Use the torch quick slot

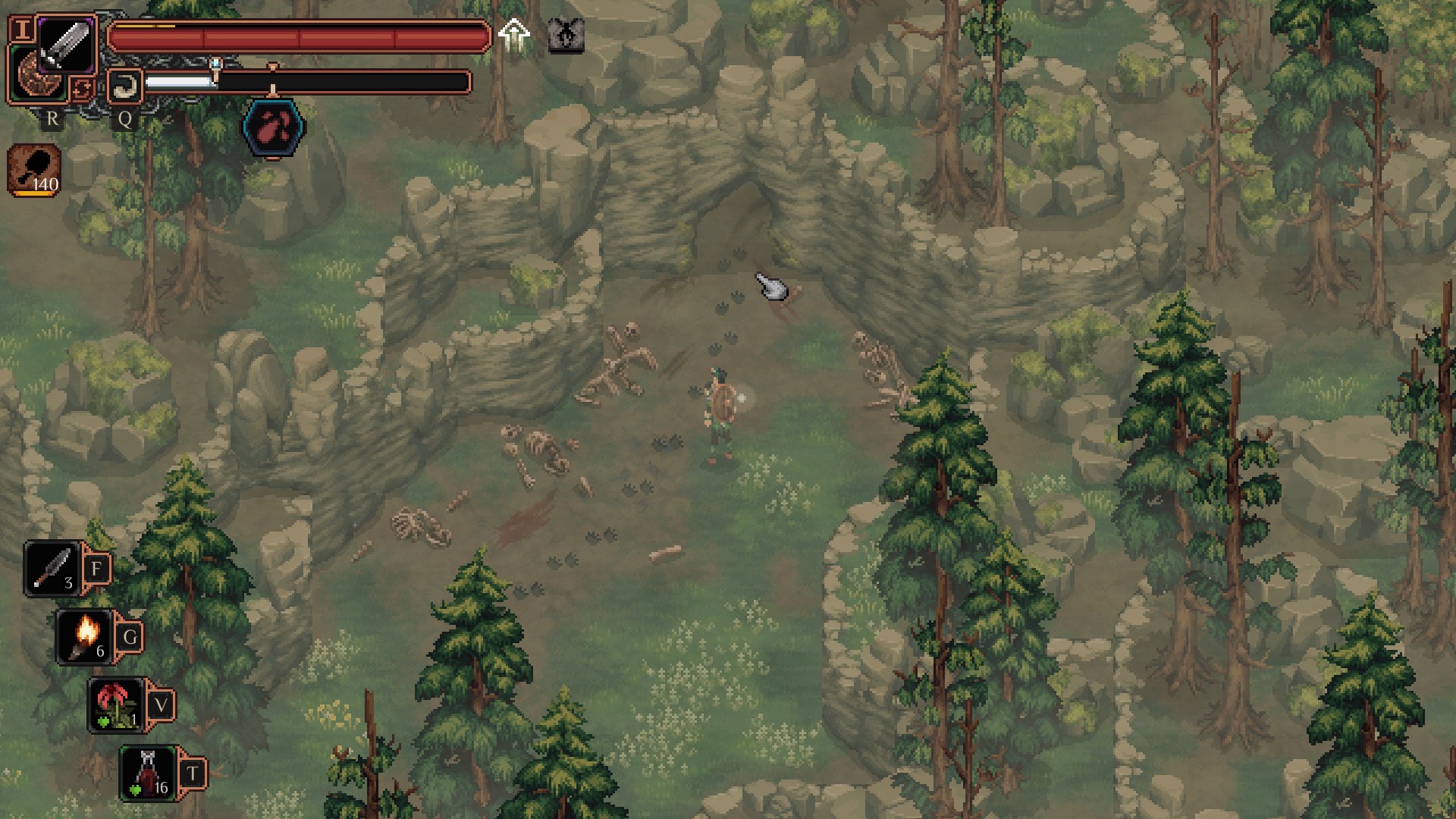click(x=85, y=636)
